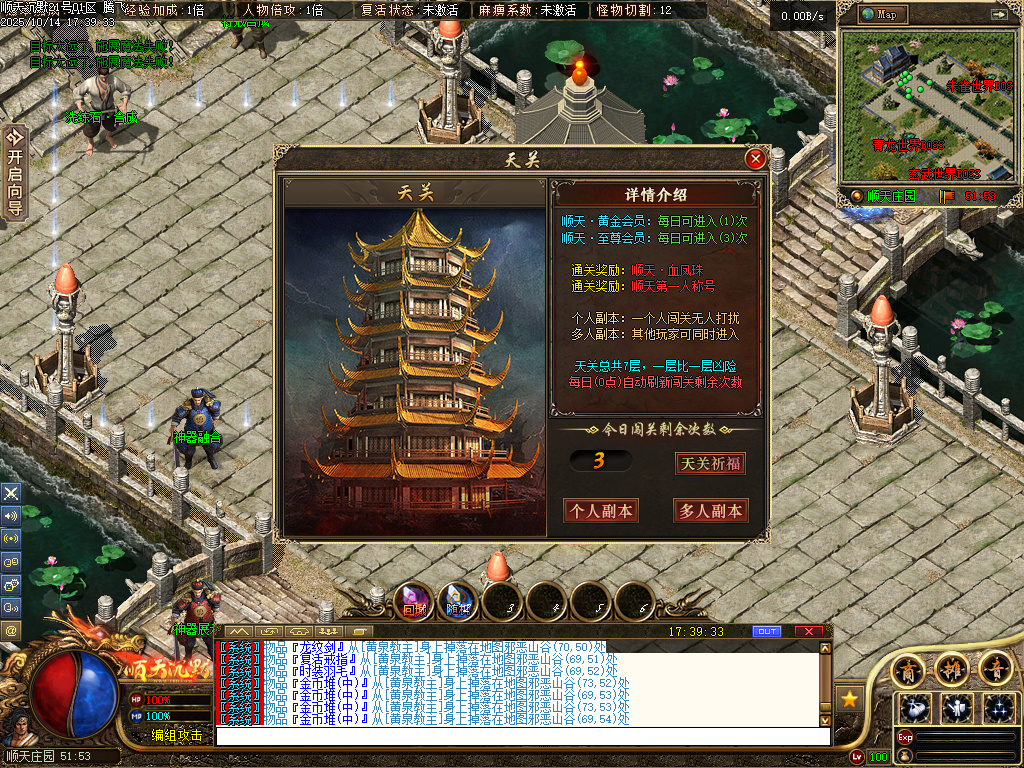Viewport: 1024px width, 768px height.
Task: Open the 排 ranking round button
Action: tap(951, 668)
